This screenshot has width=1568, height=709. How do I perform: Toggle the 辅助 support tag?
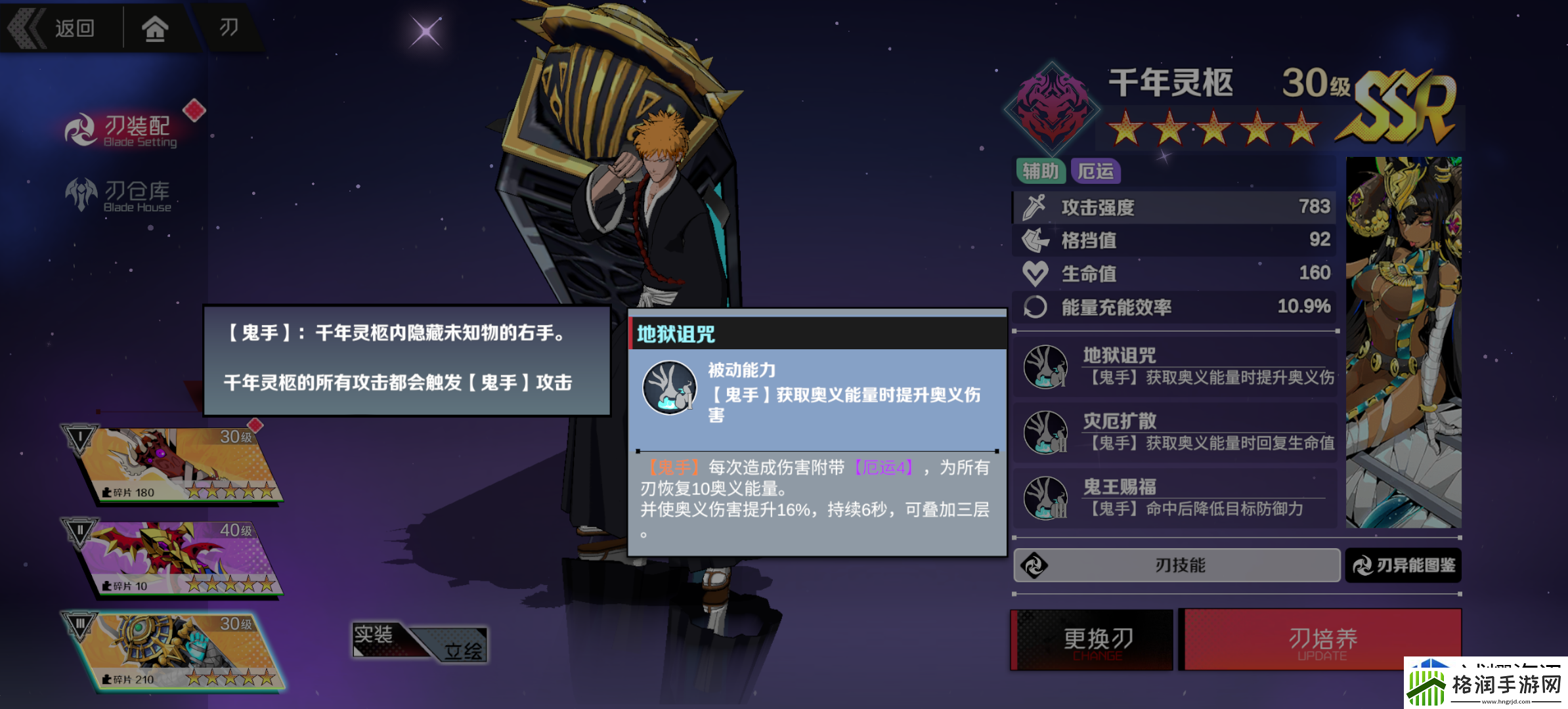point(1042,171)
